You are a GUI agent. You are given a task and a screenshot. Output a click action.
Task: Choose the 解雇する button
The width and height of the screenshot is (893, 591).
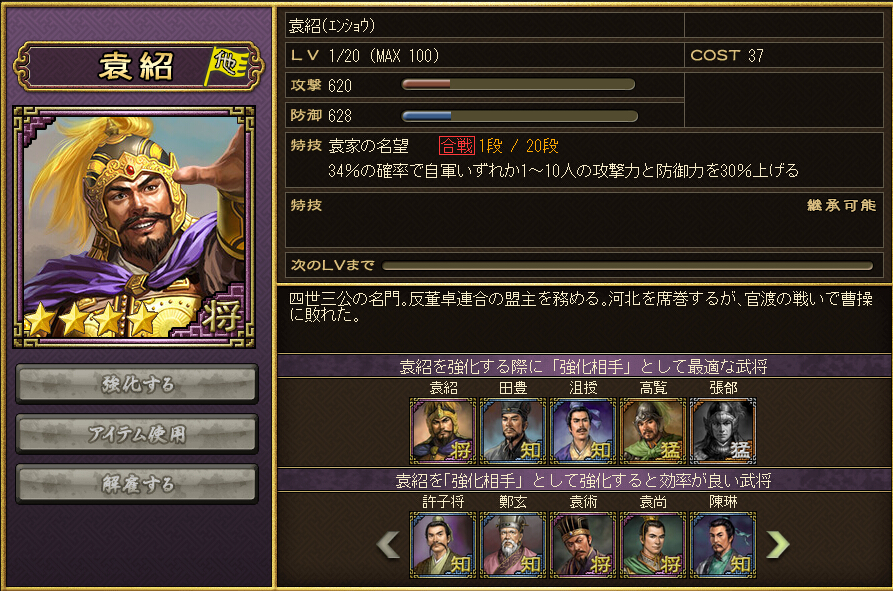[137, 484]
